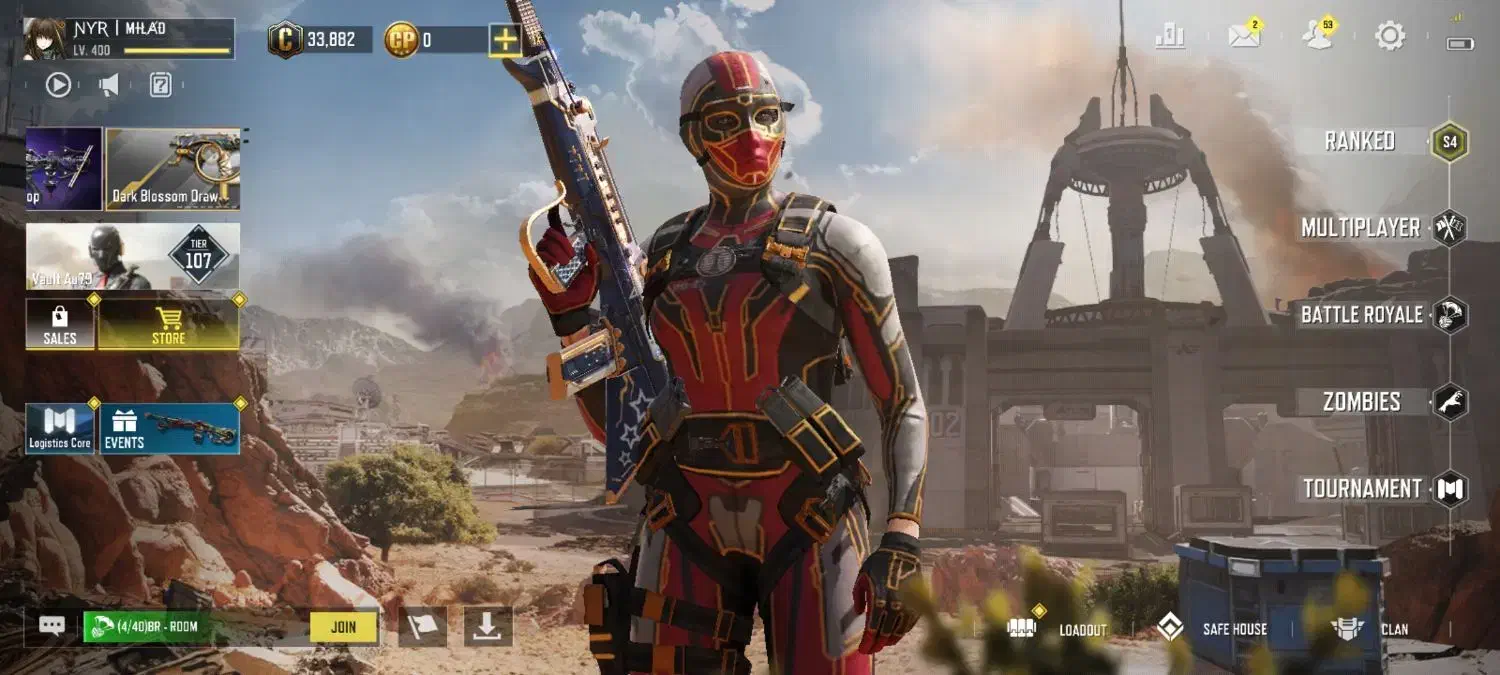This screenshot has width=1500, height=675.
Task: Check the mail envelope inbox
Action: tap(1244, 37)
